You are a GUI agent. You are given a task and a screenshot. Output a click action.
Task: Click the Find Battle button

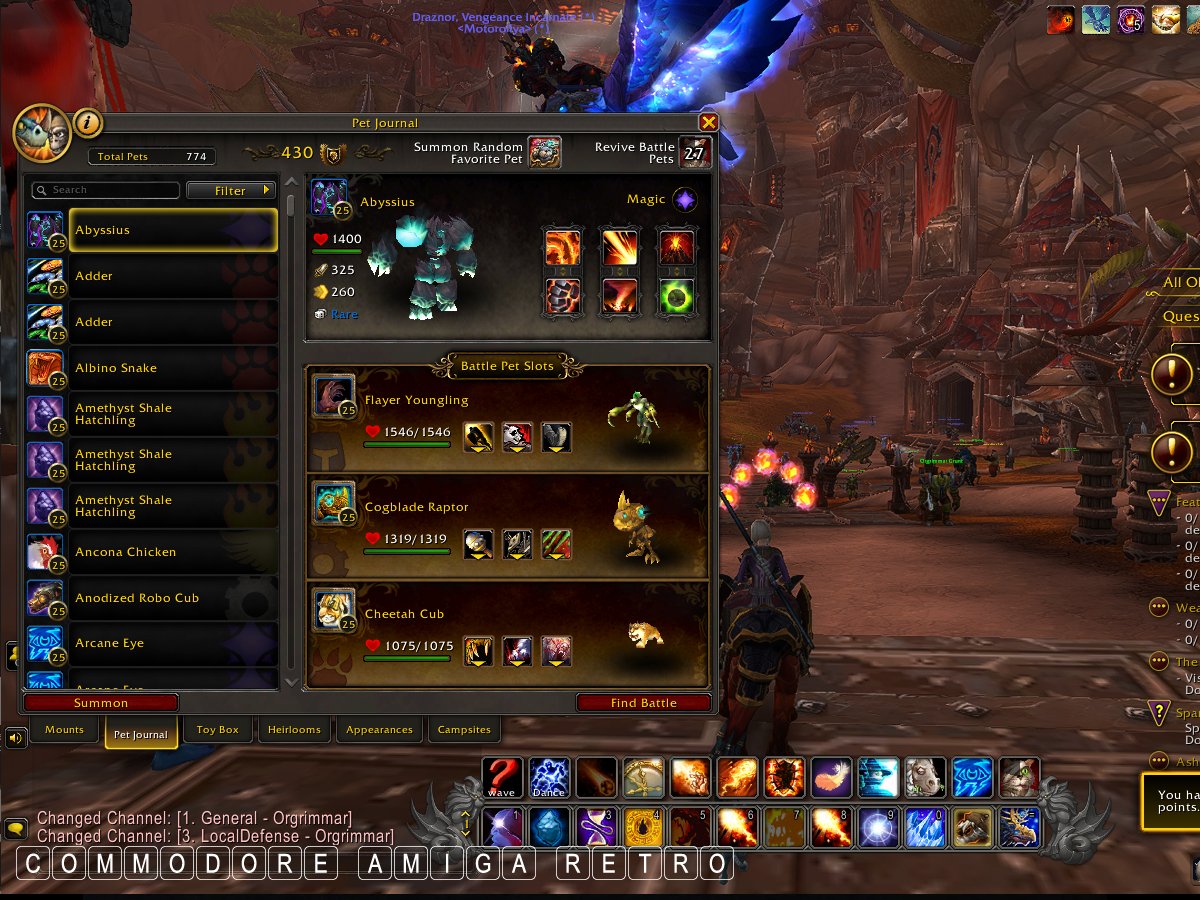(643, 703)
